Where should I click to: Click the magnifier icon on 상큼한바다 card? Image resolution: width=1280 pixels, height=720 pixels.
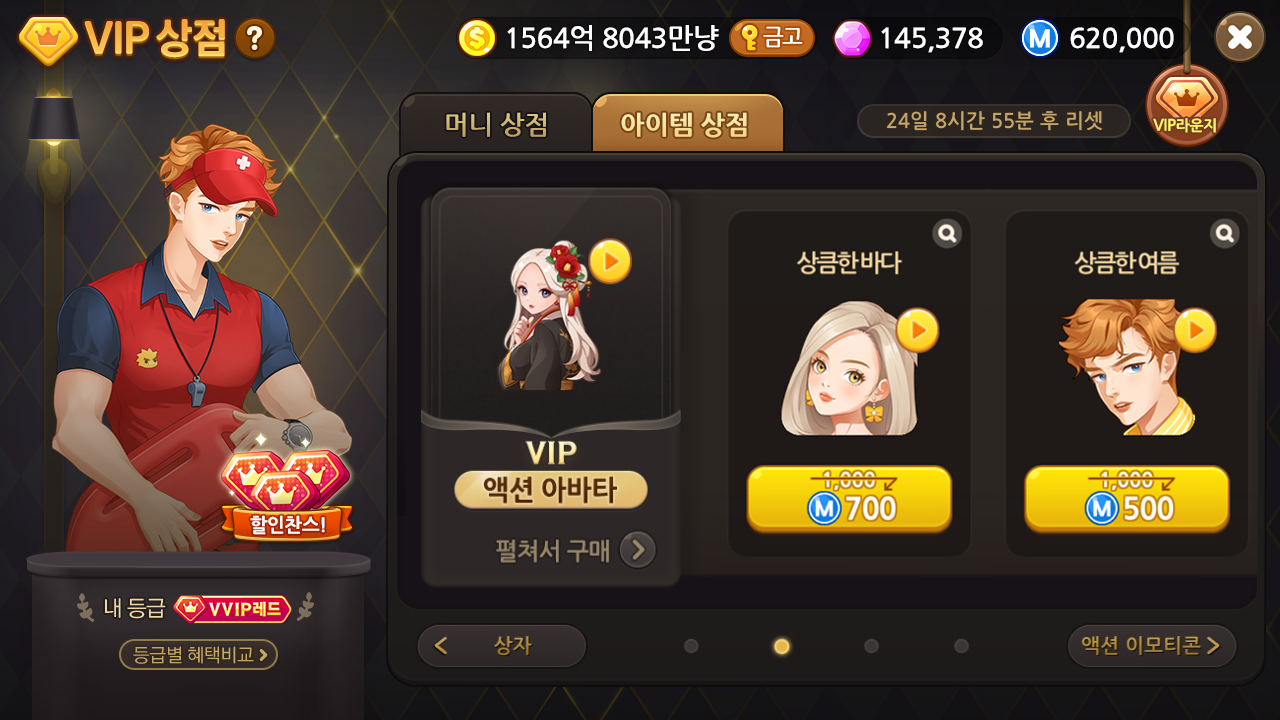tap(946, 232)
